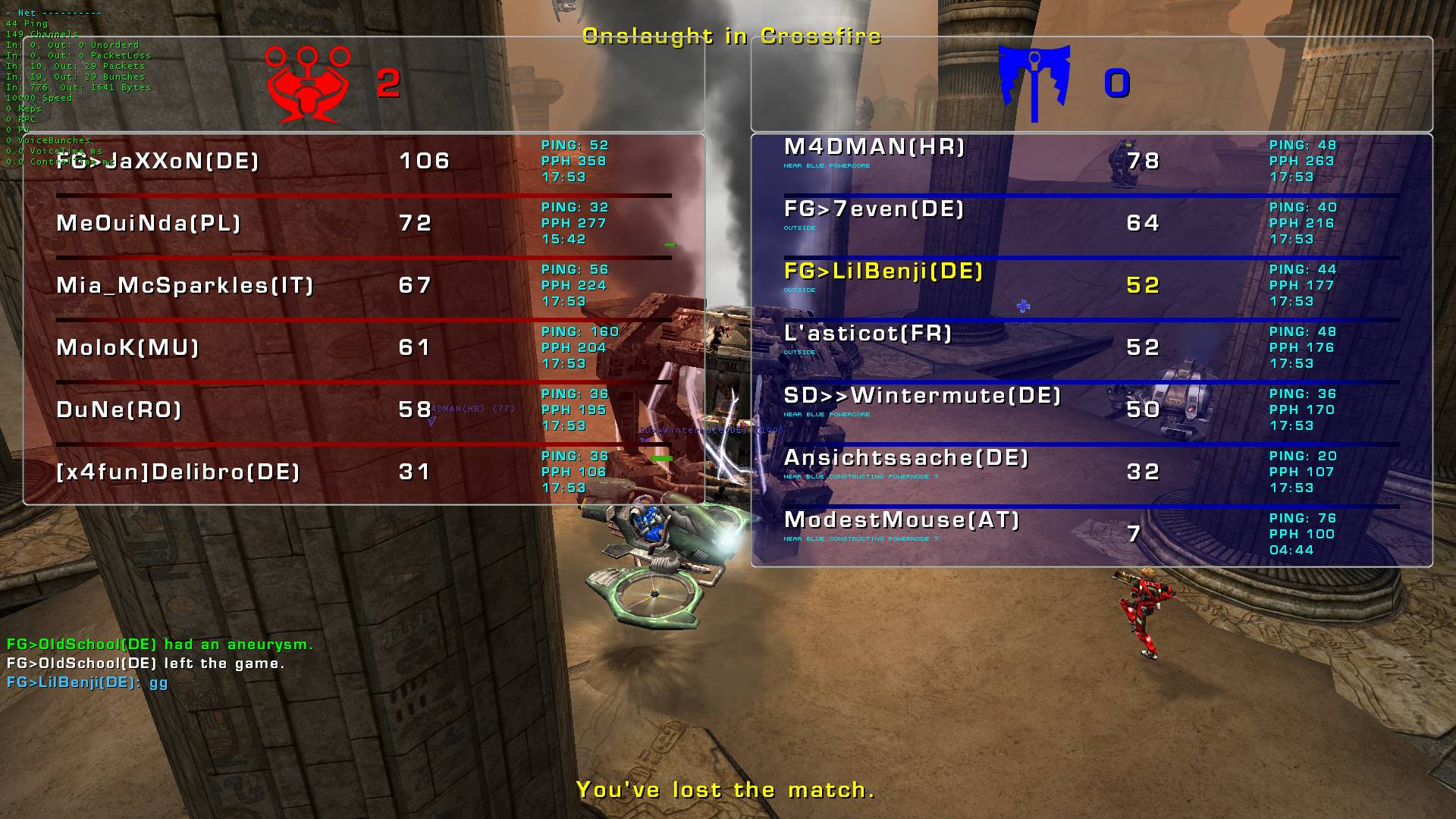The image size is (1456, 819).
Task: Select FG>JaXXoN(DE) in the red team list
Action: pyautogui.click(x=158, y=161)
